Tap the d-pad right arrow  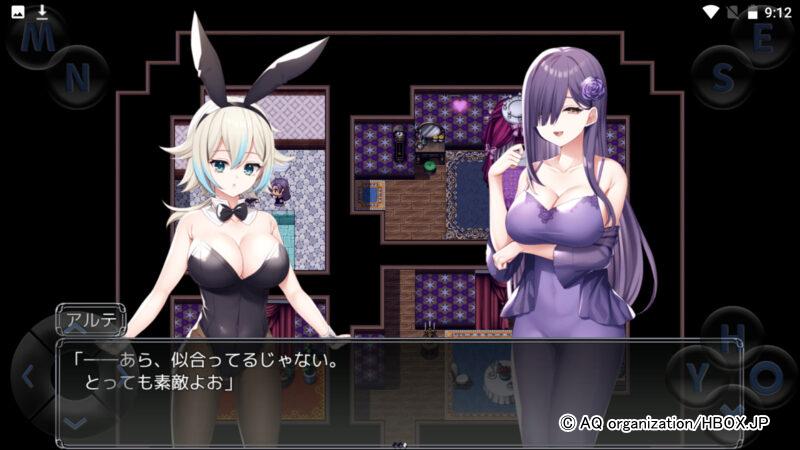(122, 377)
